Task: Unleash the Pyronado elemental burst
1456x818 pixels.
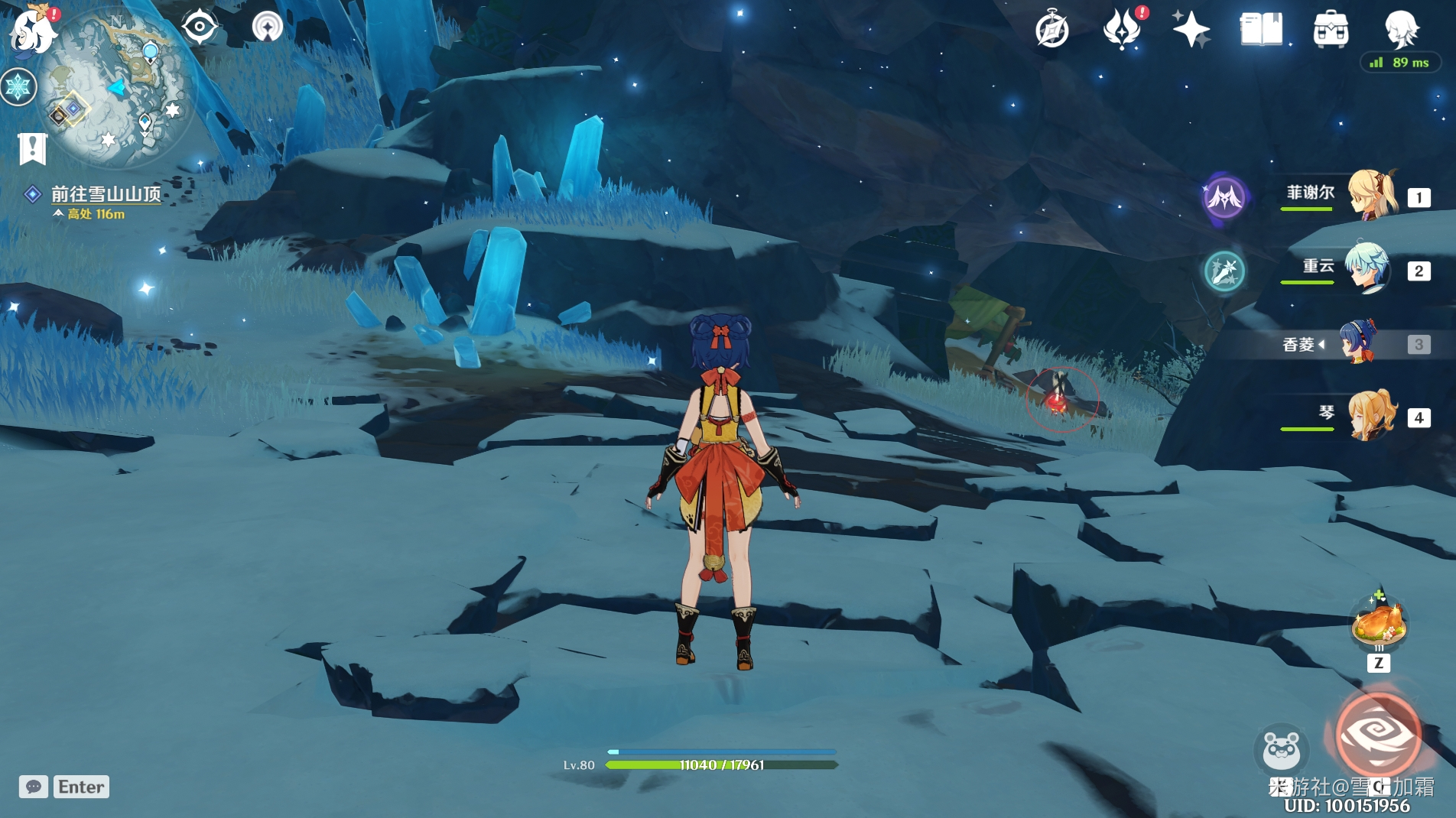Action: (x=1378, y=734)
